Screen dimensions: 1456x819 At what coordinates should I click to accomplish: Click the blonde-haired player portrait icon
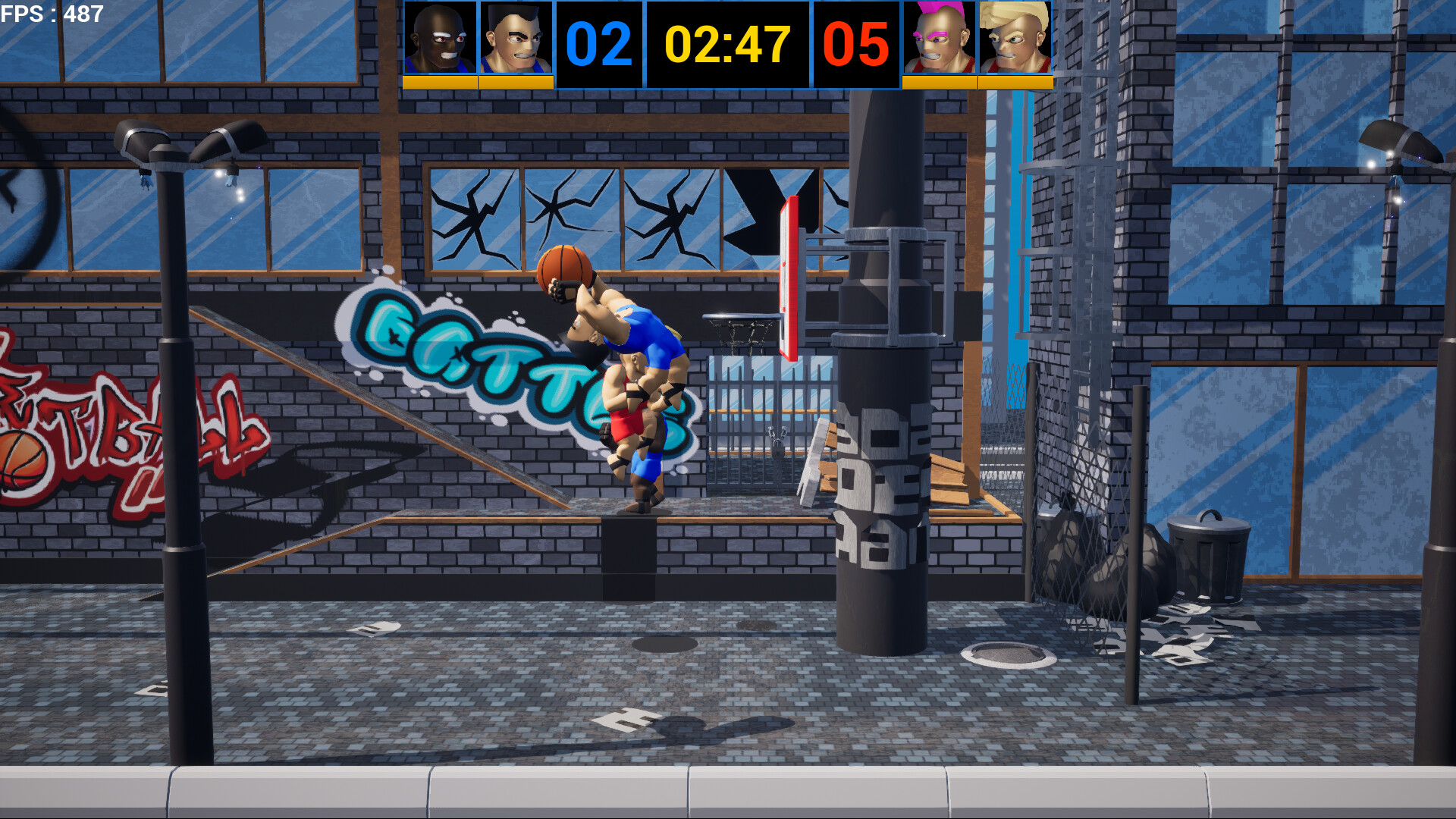[x=1014, y=38]
